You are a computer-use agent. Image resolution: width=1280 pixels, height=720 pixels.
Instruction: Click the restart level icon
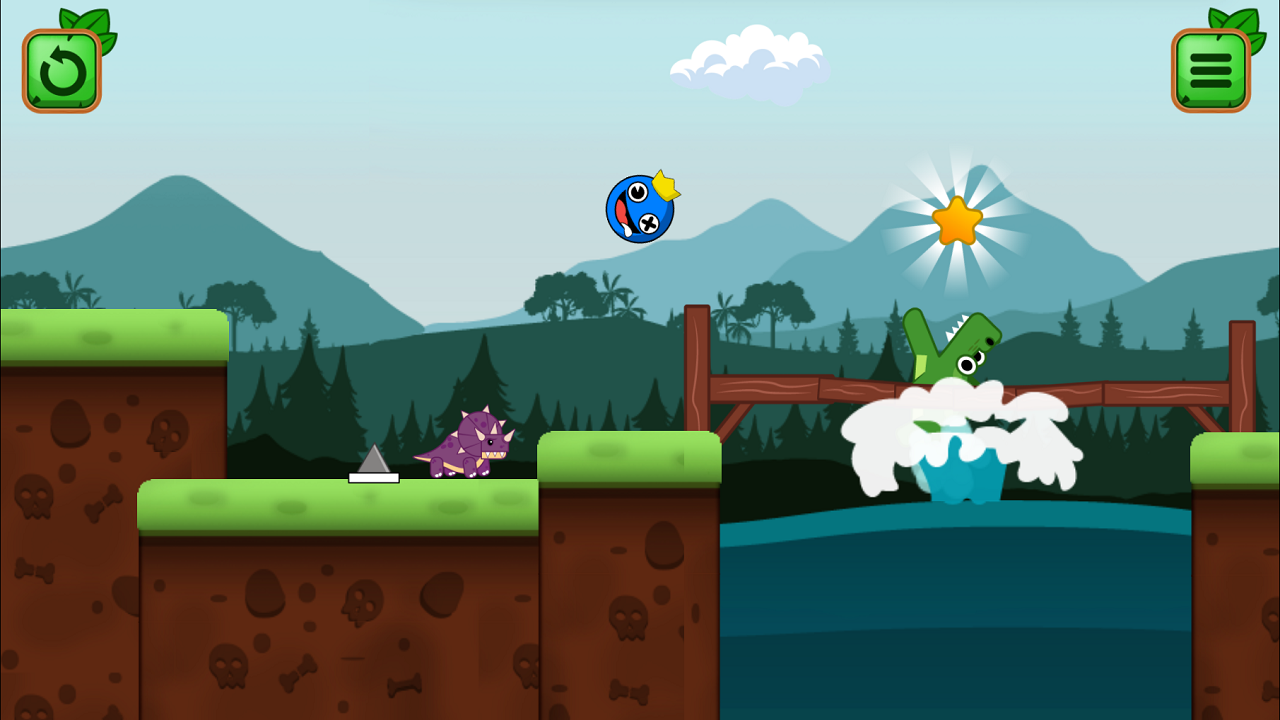[x=61, y=70]
